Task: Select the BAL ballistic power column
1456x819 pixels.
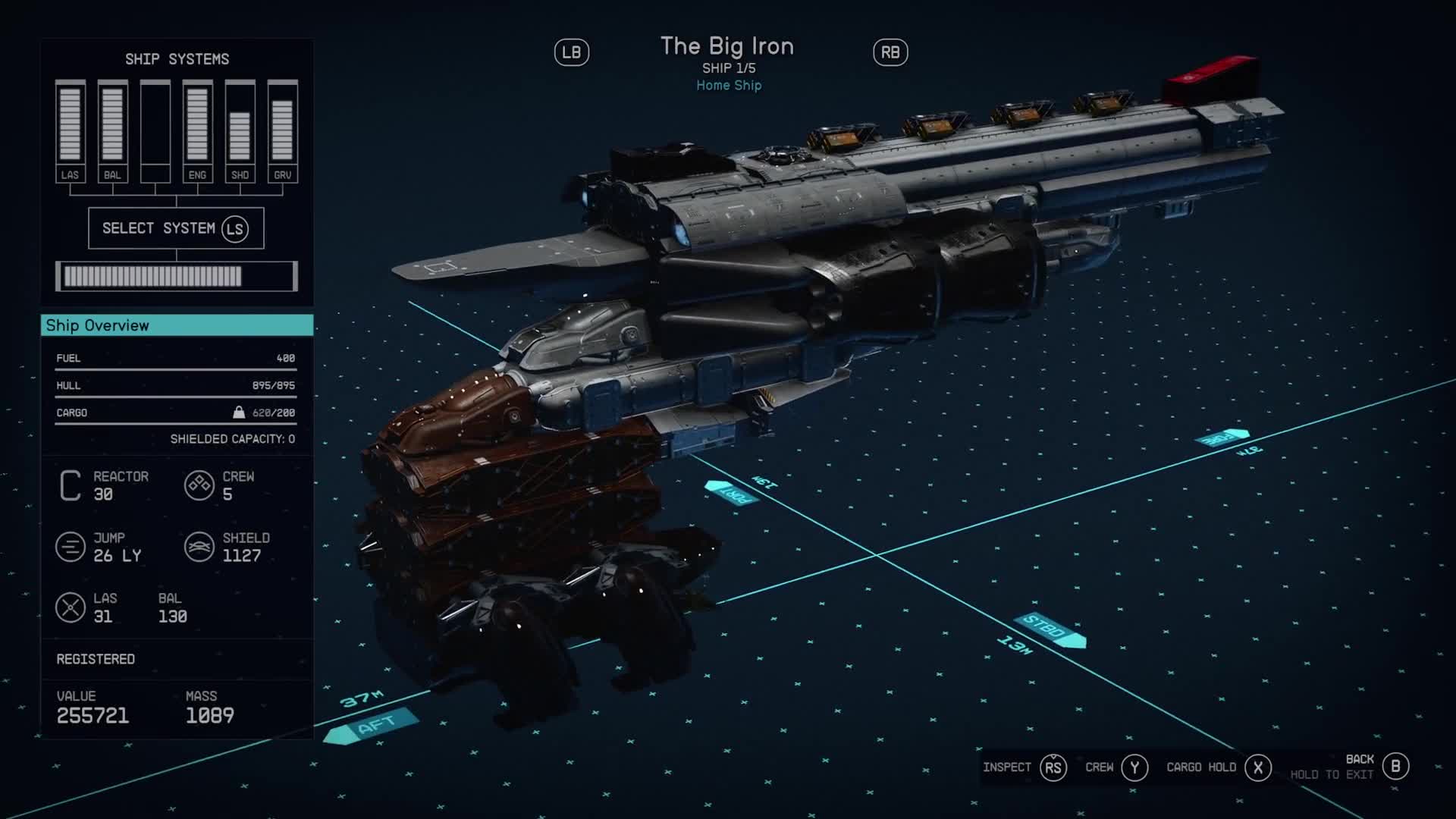Action: click(112, 130)
